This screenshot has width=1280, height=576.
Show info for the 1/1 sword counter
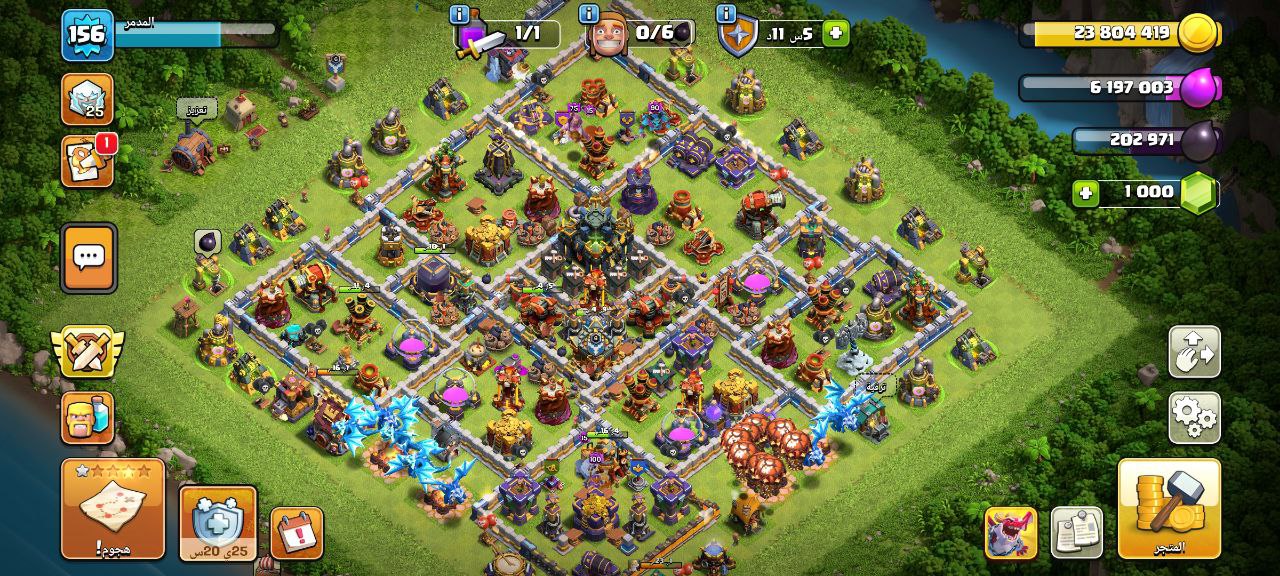(460, 15)
